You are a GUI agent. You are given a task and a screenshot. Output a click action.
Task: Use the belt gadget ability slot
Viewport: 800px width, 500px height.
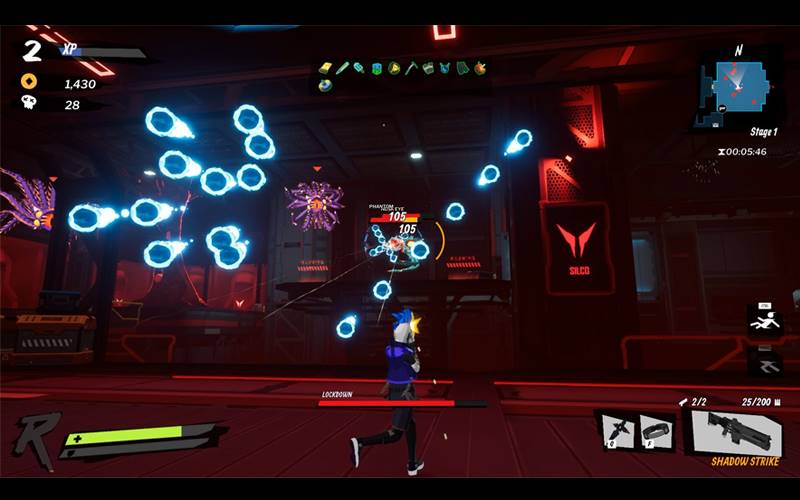coord(655,430)
